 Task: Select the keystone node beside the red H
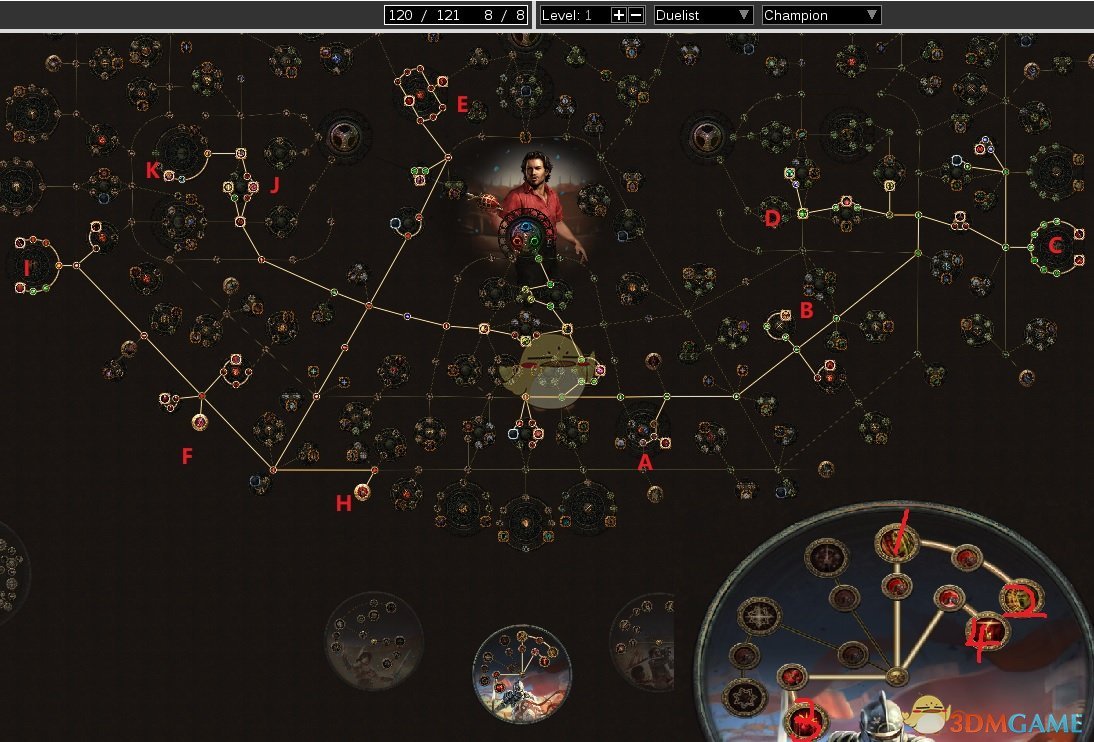click(x=363, y=491)
